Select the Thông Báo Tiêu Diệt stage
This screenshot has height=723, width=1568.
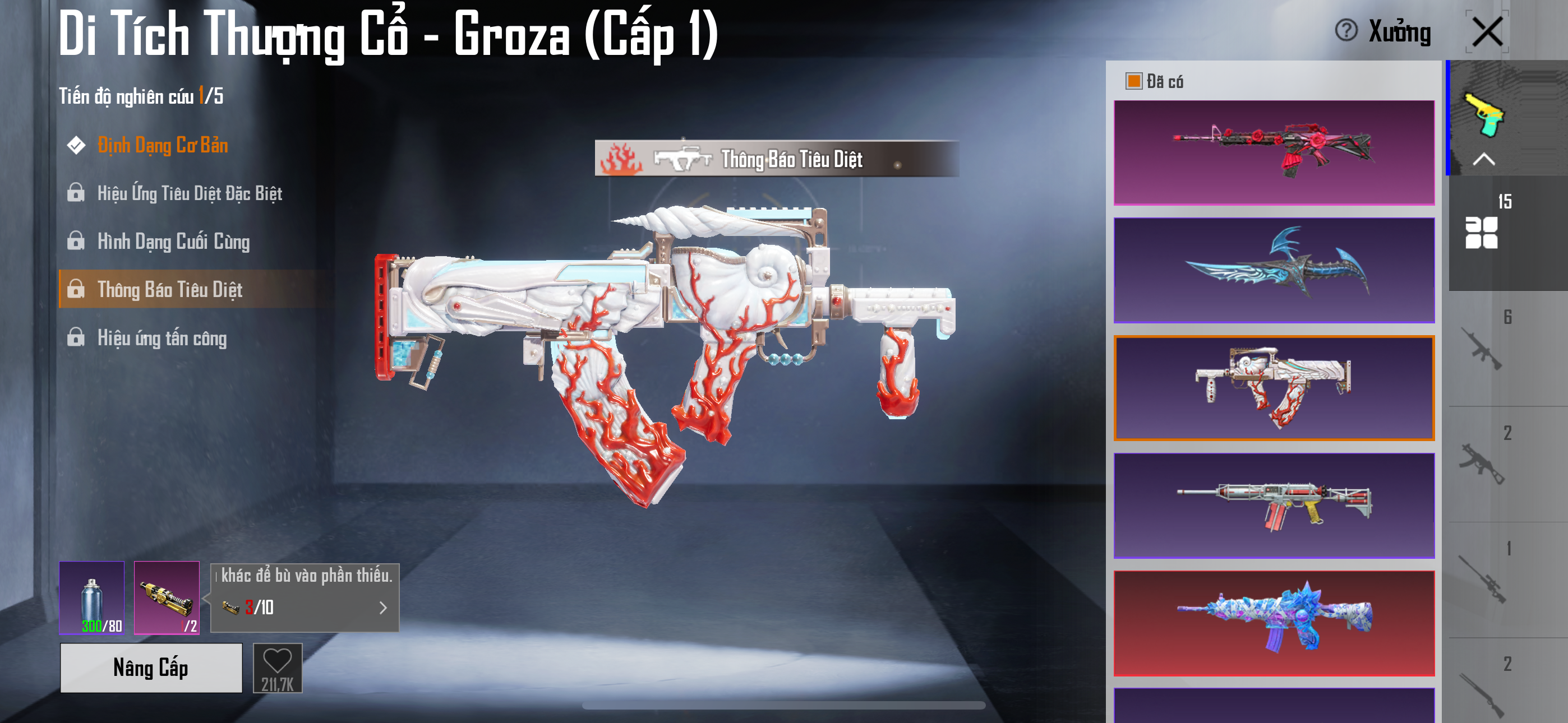click(169, 289)
